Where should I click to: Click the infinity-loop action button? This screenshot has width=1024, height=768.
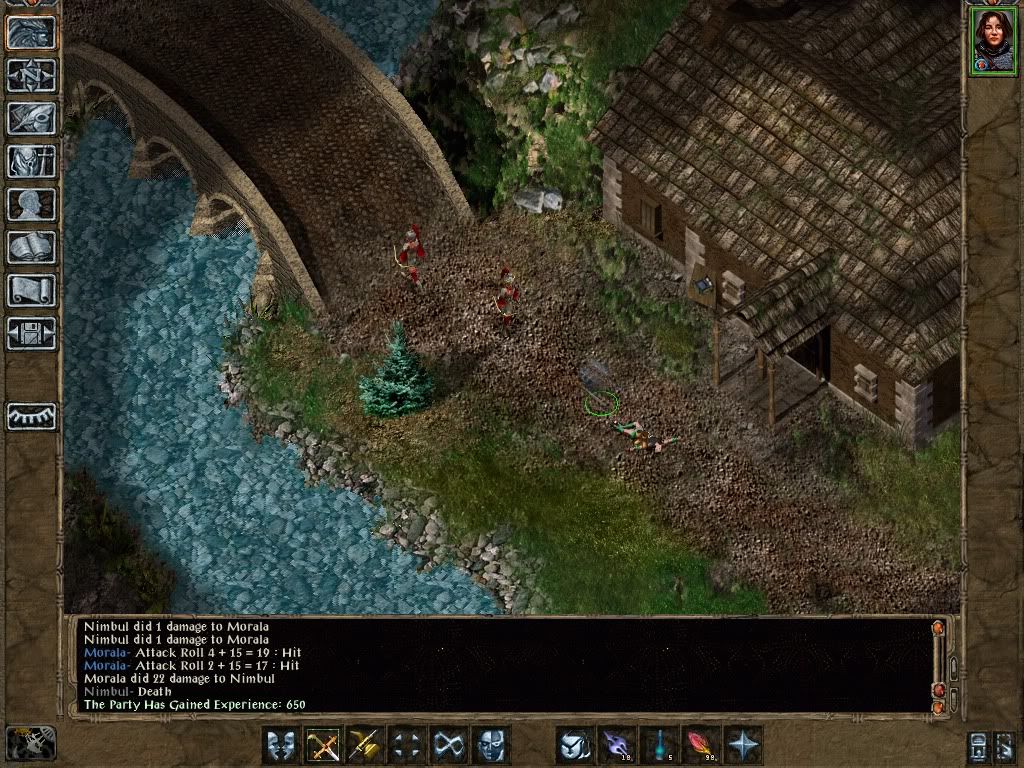click(449, 746)
